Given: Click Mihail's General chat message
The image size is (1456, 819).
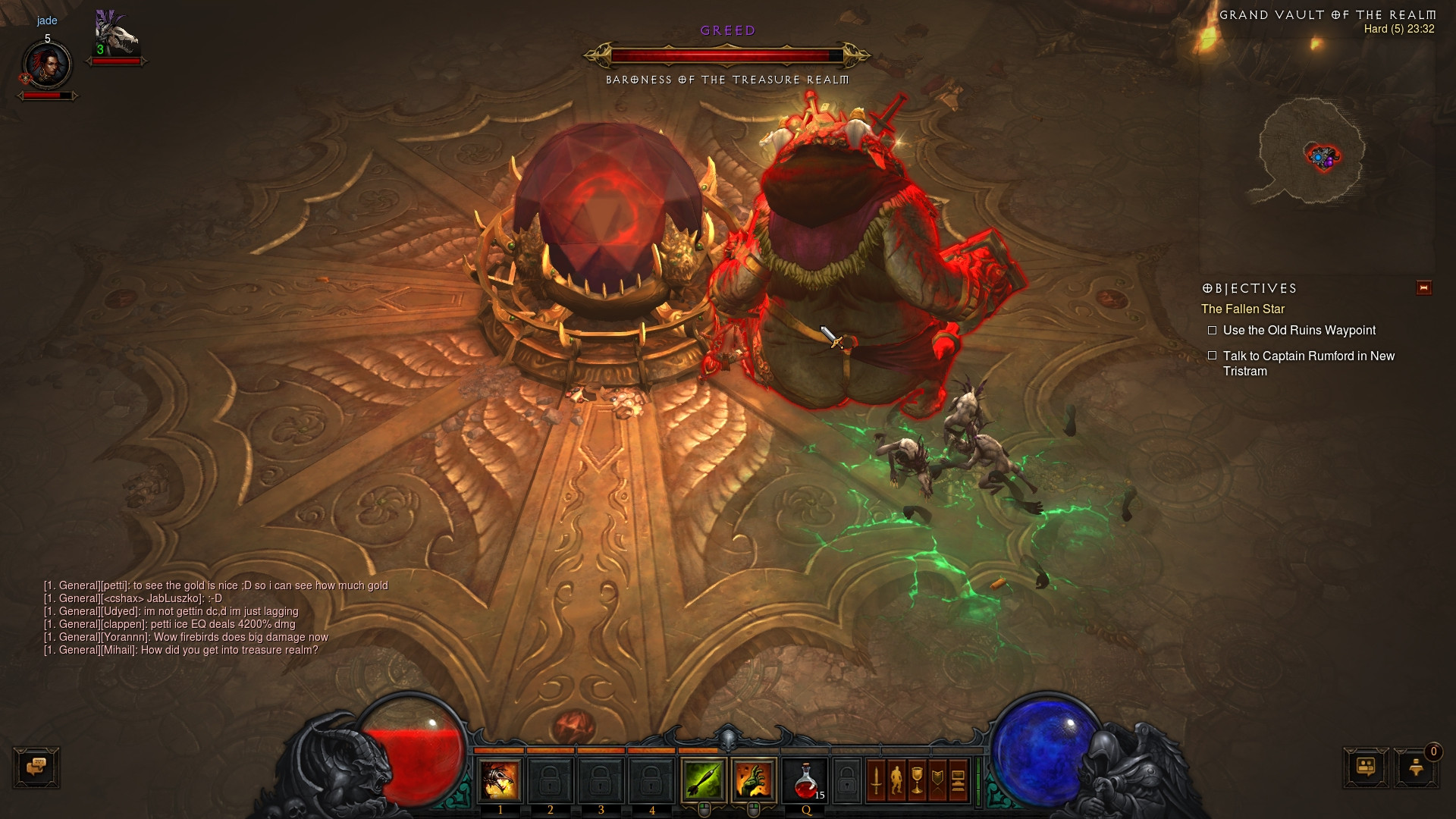Looking at the screenshot, I should click(x=181, y=650).
